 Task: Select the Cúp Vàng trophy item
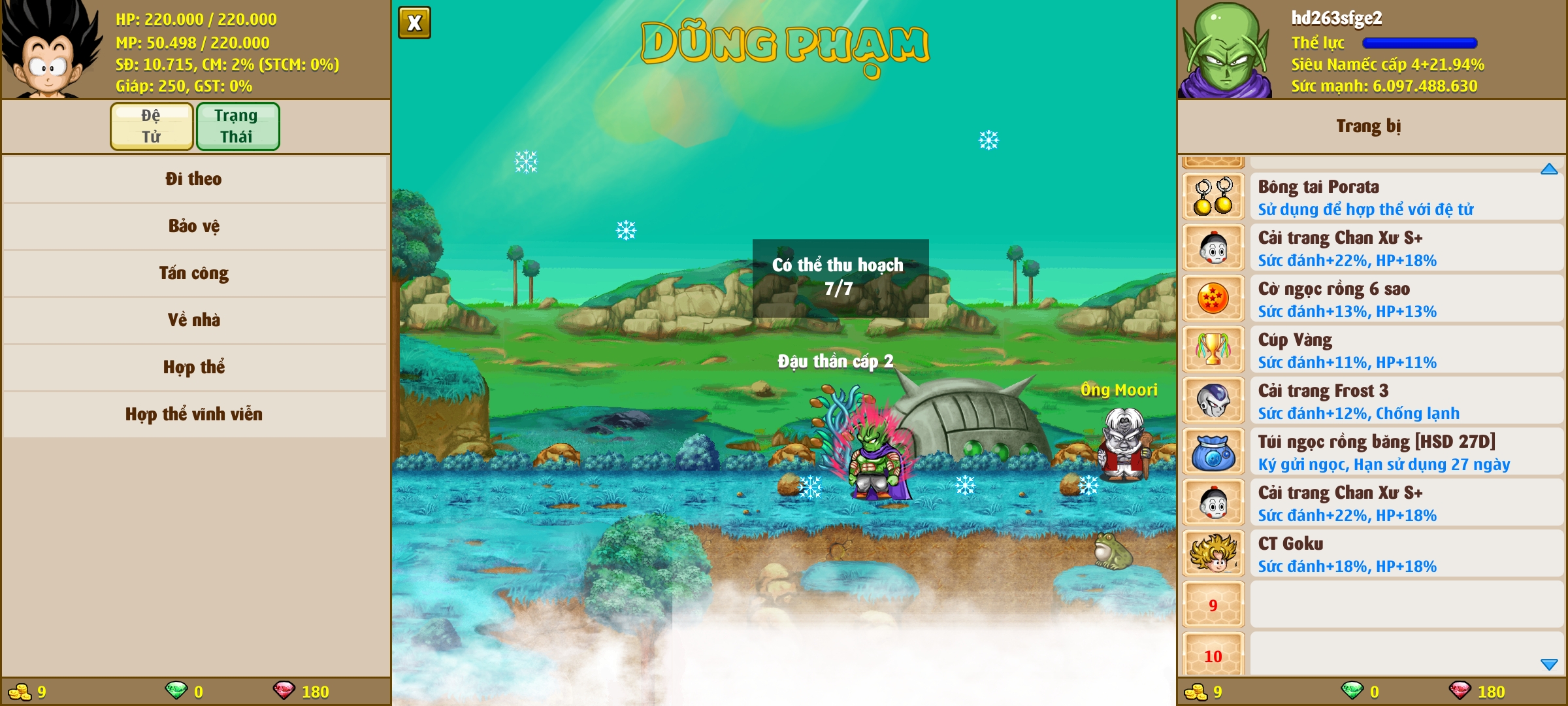coord(1372,350)
